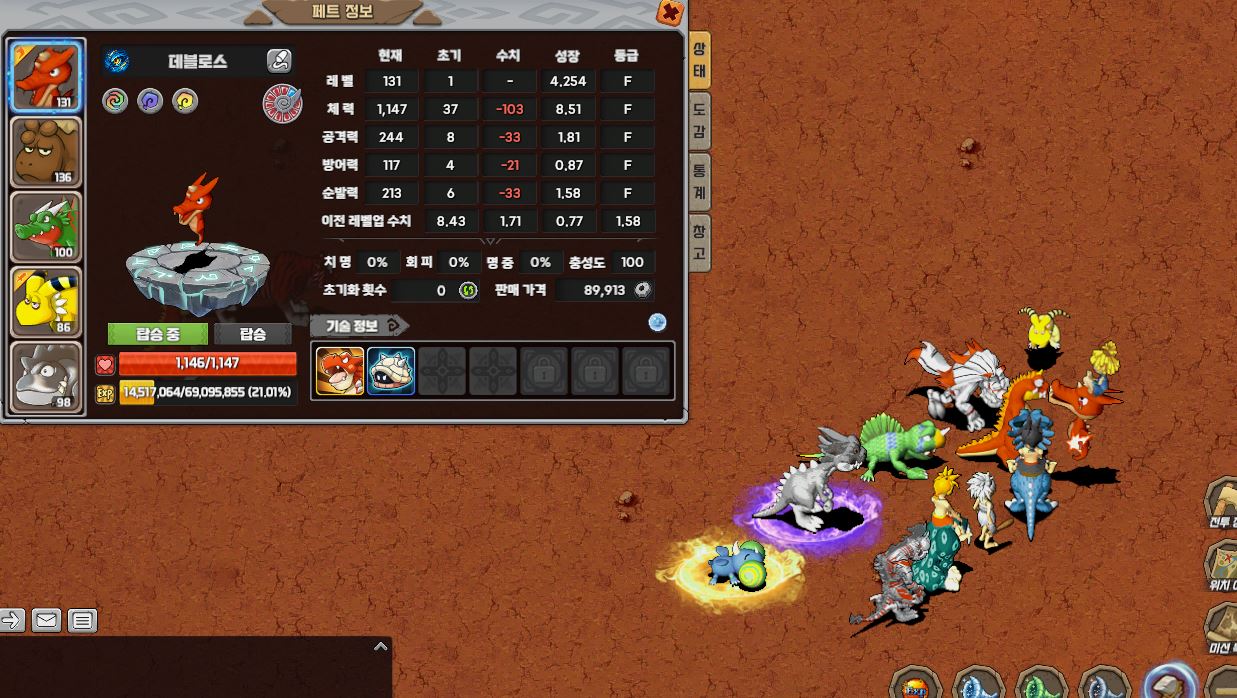
Task: Choose the green crocodile pet, level 100
Action: (x=45, y=227)
